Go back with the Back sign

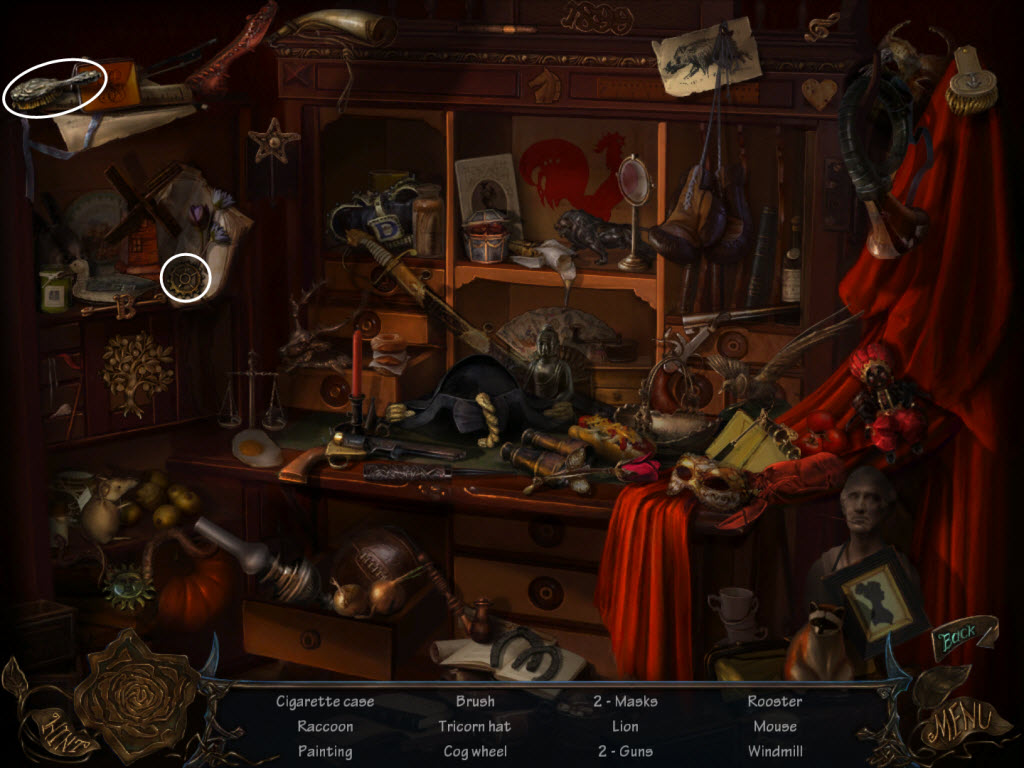(x=961, y=636)
